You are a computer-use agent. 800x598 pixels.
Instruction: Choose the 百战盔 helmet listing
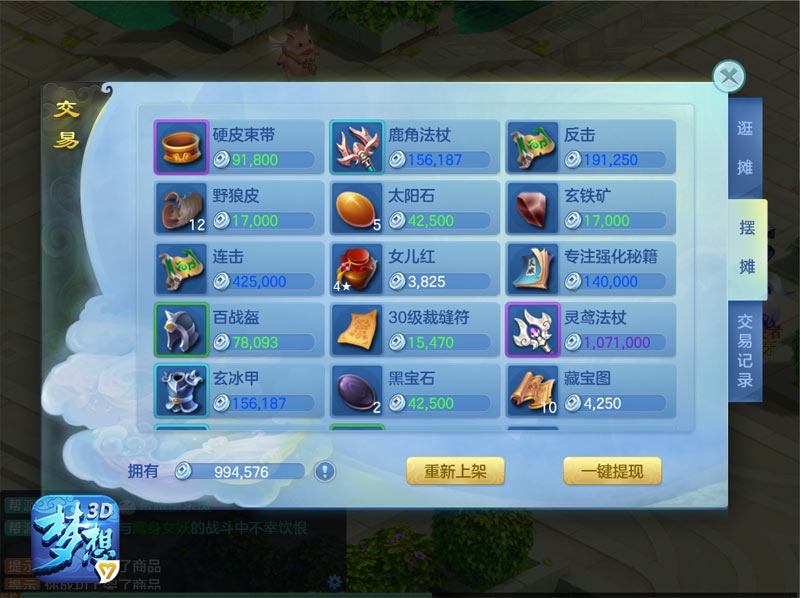pos(240,330)
